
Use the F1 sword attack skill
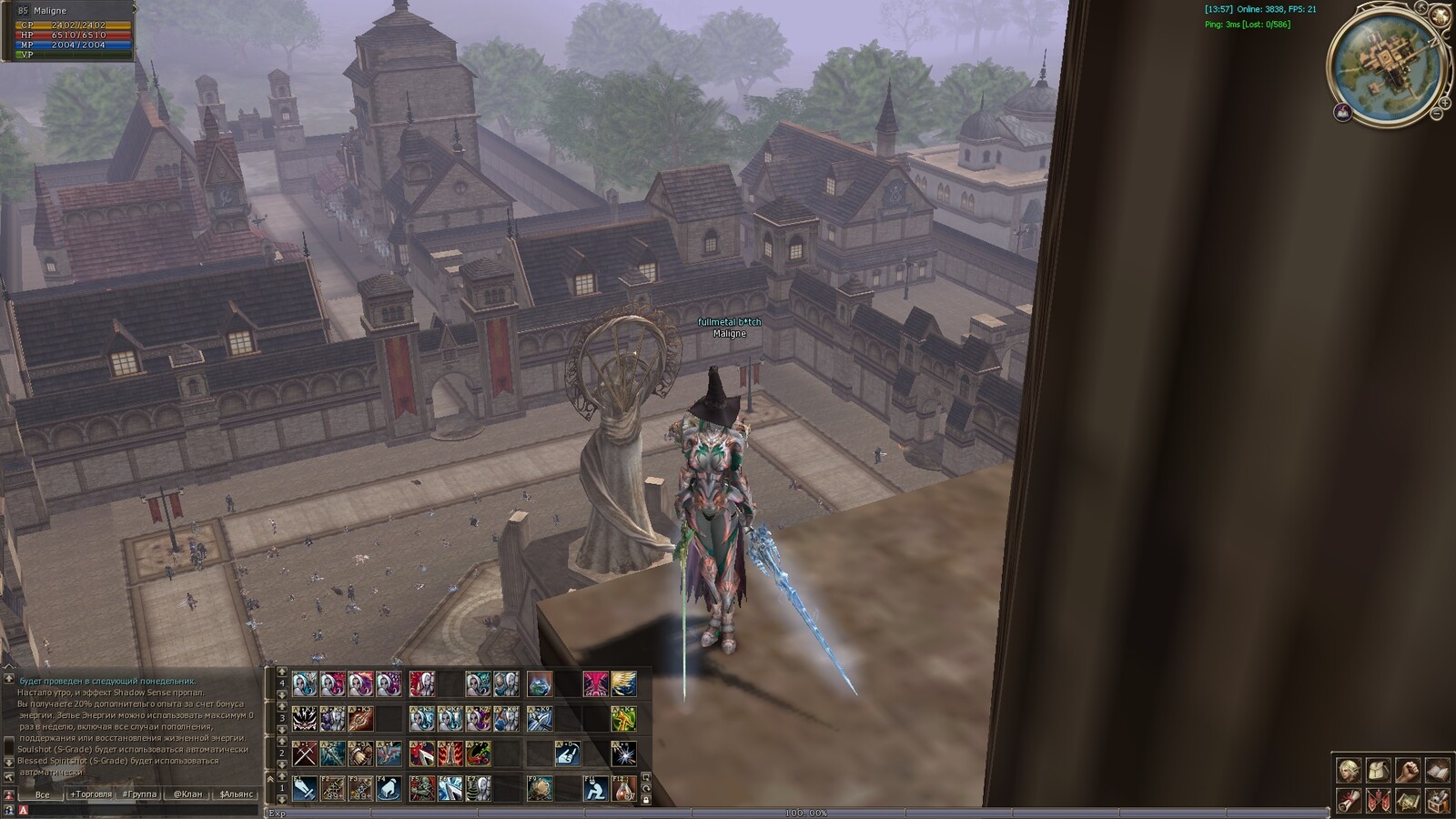click(305, 788)
